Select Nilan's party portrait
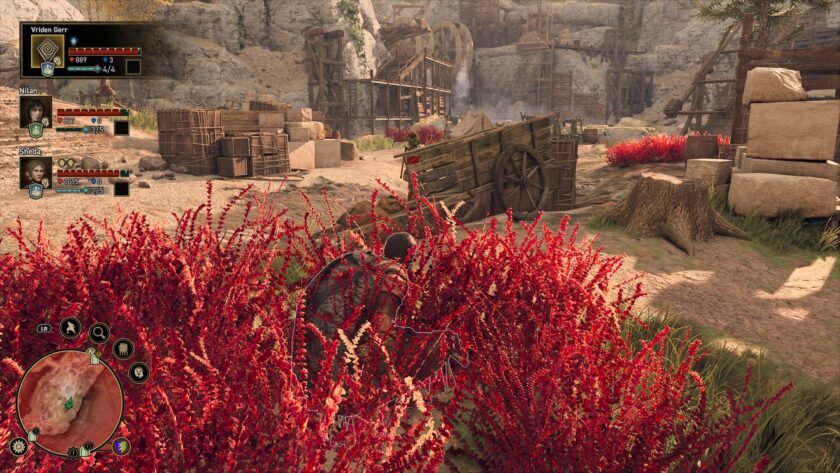This screenshot has width=840, height=473. [35, 111]
